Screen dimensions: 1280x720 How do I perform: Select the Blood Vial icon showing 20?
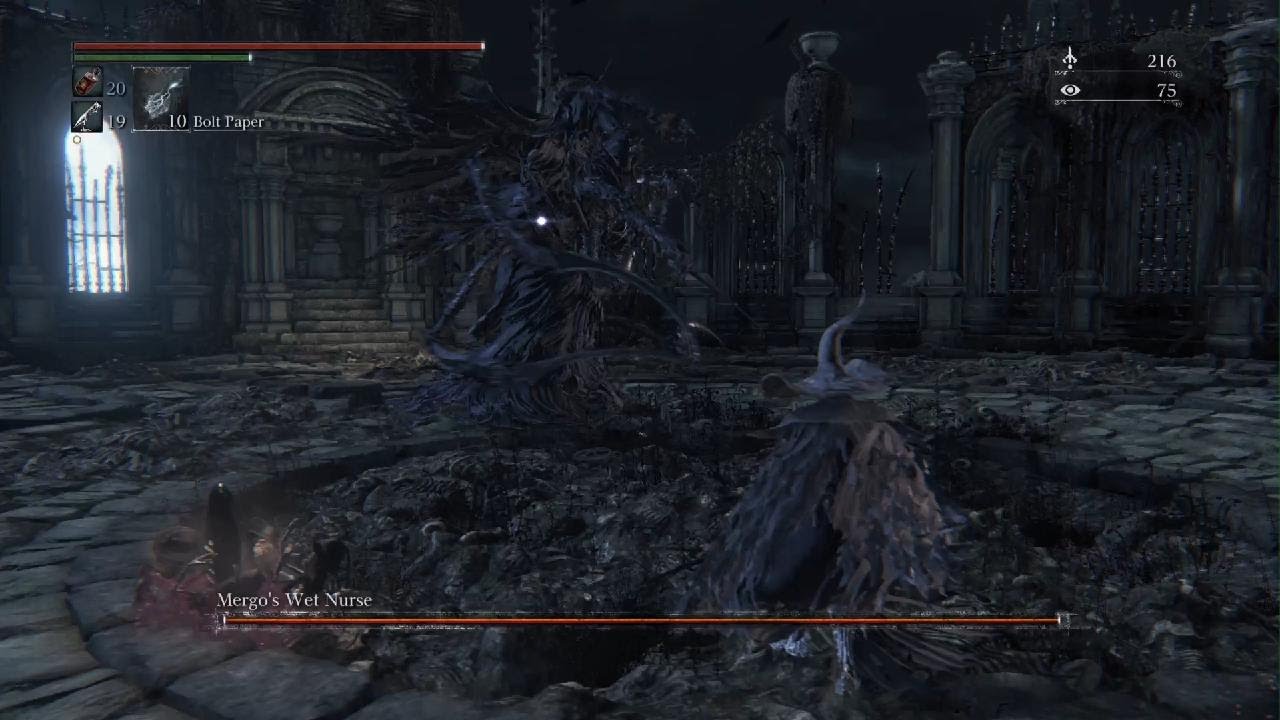coord(87,82)
